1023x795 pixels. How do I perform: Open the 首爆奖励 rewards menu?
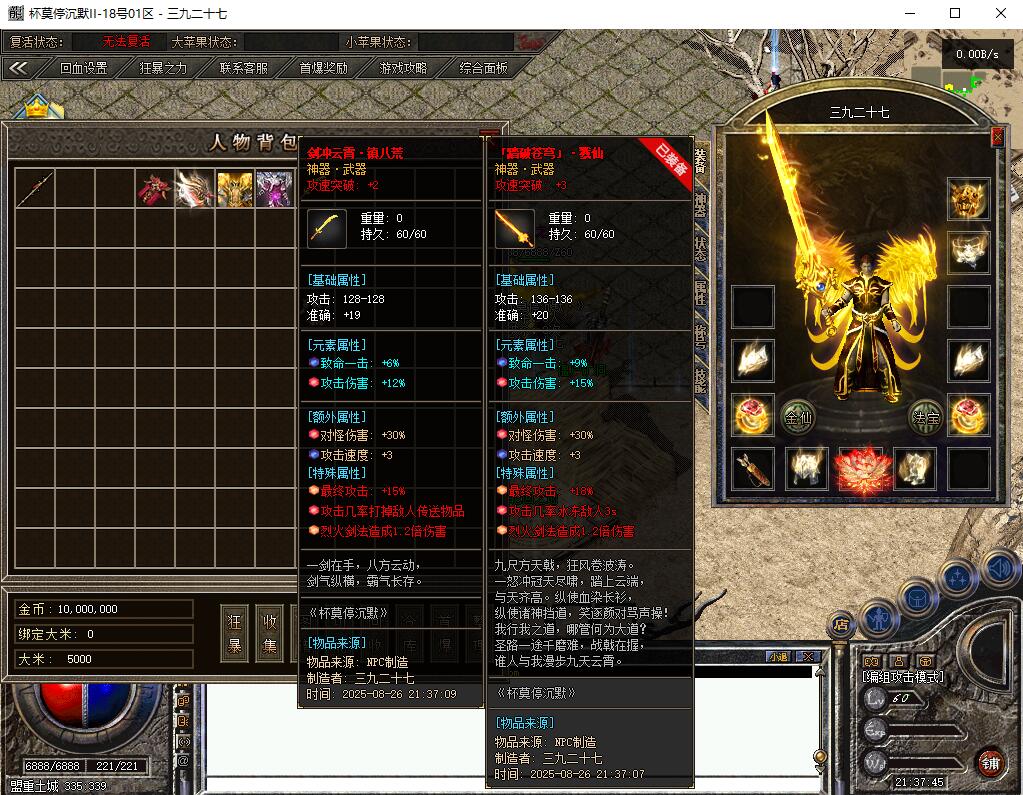pyautogui.click(x=323, y=68)
